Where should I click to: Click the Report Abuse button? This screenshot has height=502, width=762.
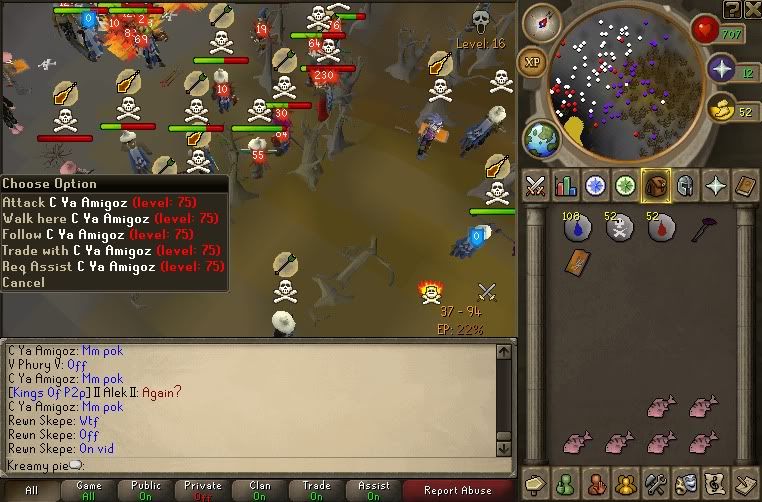pos(457,490)
